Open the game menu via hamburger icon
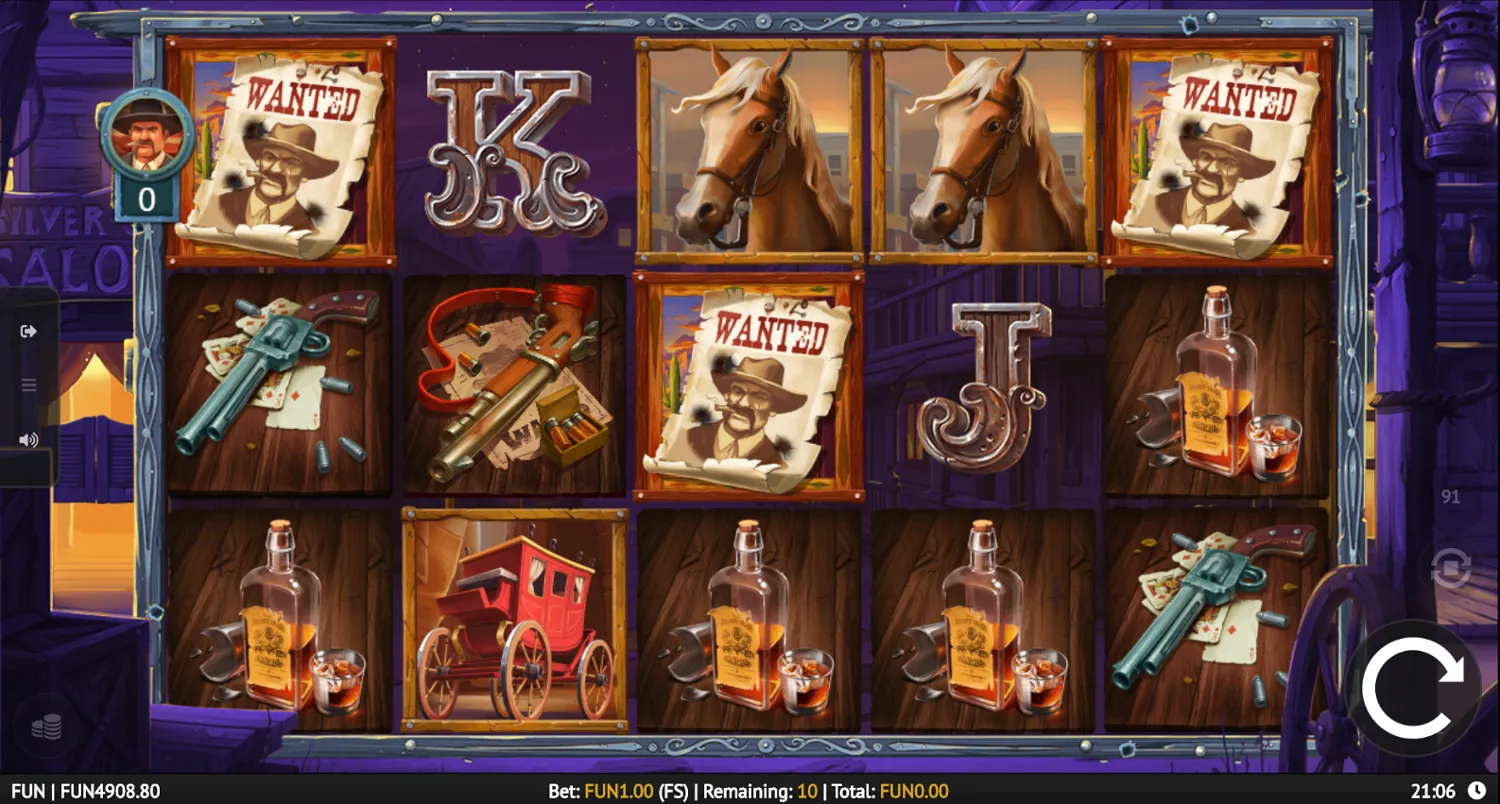This screenshot has width=1500, height=804. 29,385
